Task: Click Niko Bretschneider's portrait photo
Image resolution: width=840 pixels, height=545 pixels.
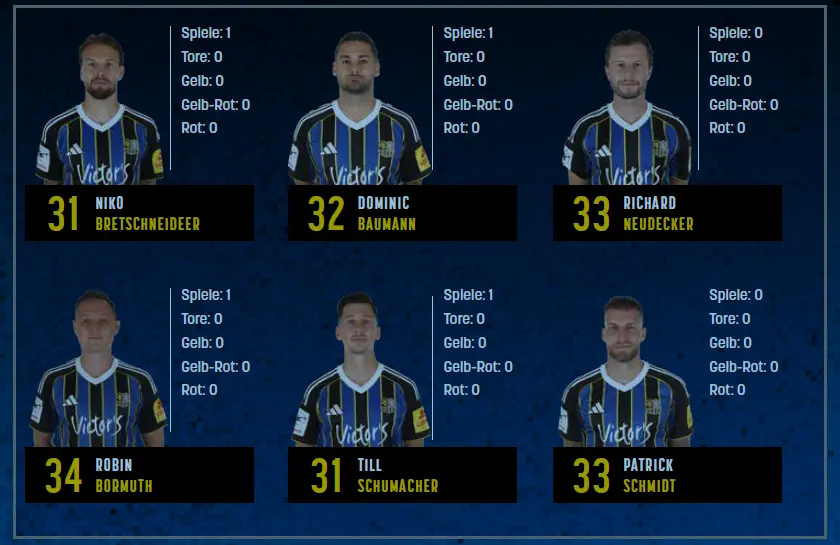Action: click(100, 110)
